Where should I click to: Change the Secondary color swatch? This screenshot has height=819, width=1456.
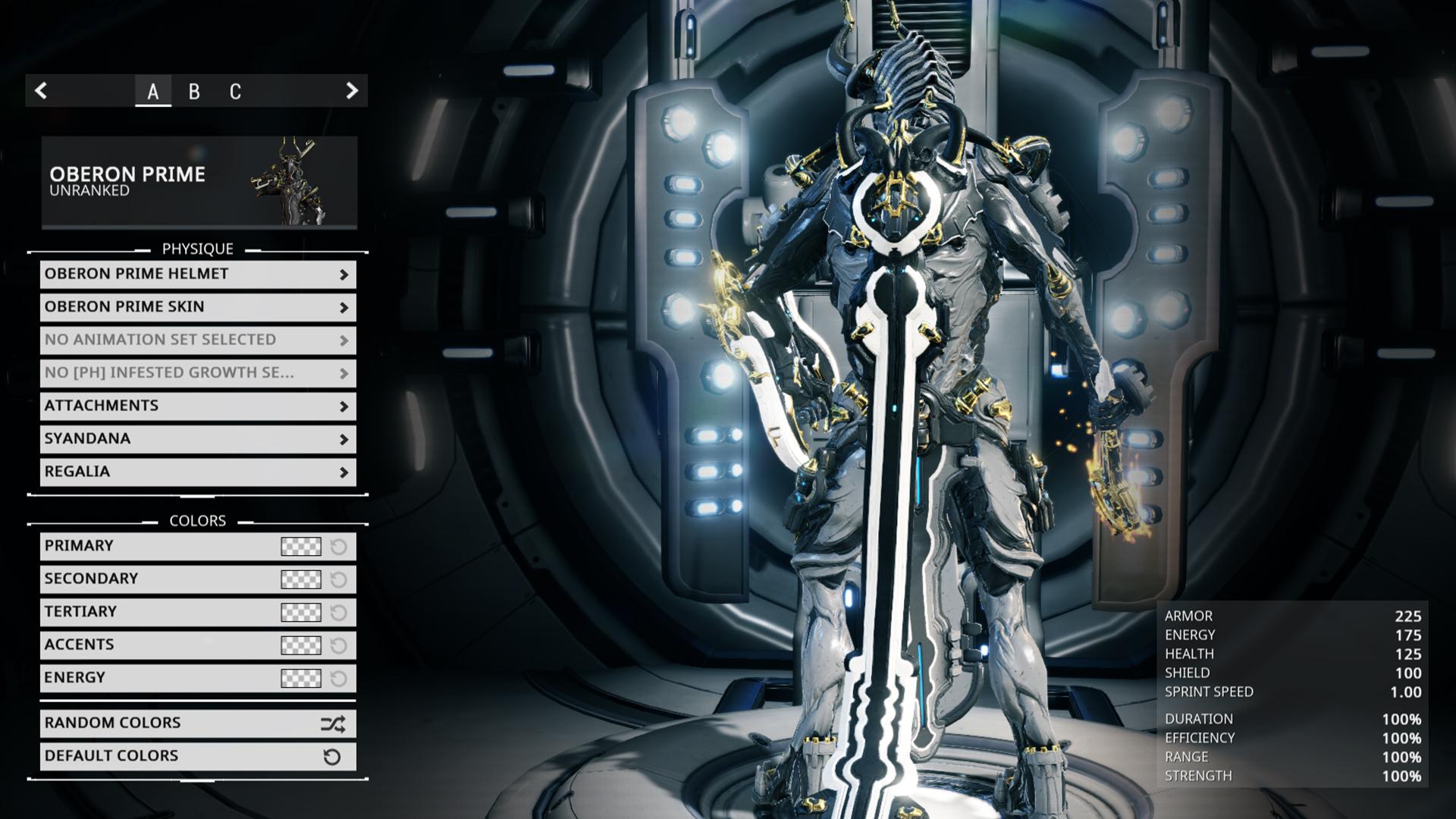(x=301, y=579)
